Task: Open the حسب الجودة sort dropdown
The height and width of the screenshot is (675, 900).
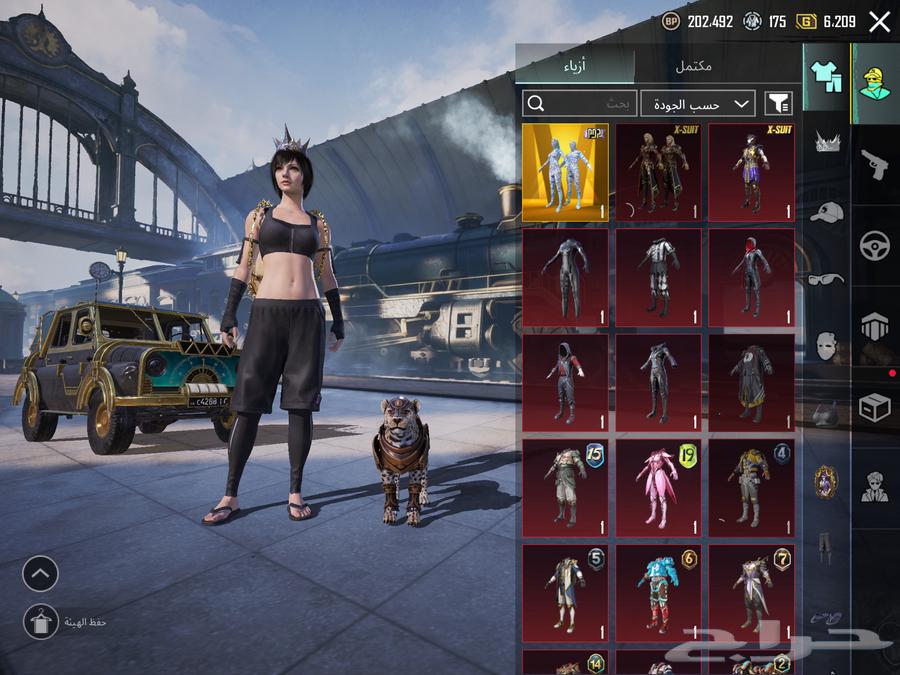Action: click(x=698, y=103)
